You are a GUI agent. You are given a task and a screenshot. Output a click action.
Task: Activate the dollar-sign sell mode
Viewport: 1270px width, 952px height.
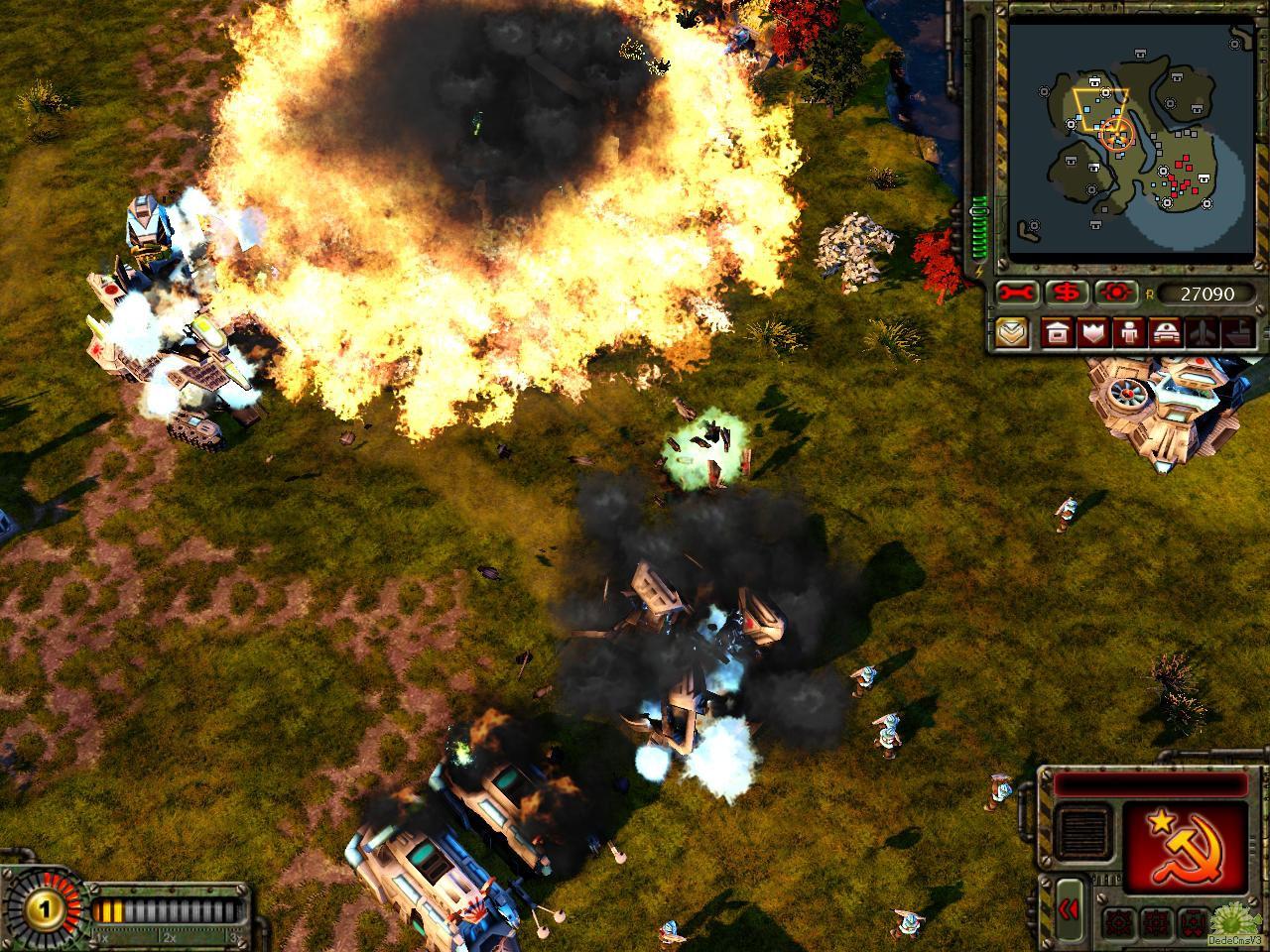point(1067,294)
